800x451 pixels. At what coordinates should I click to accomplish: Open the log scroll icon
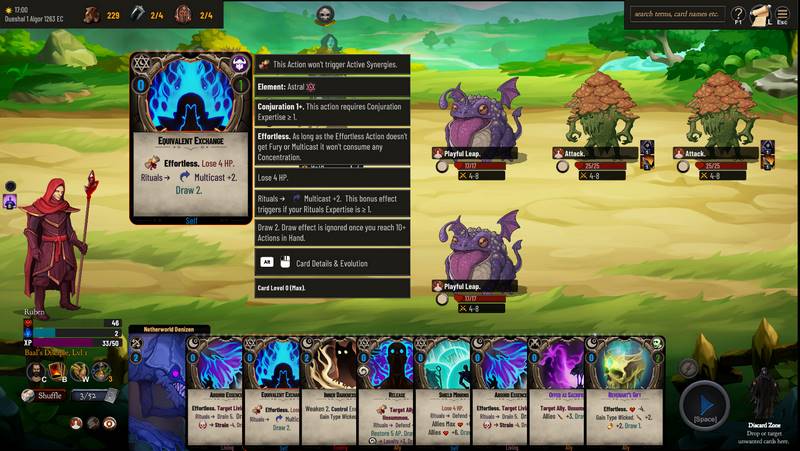pyautogui.click(x=761, y=15)
